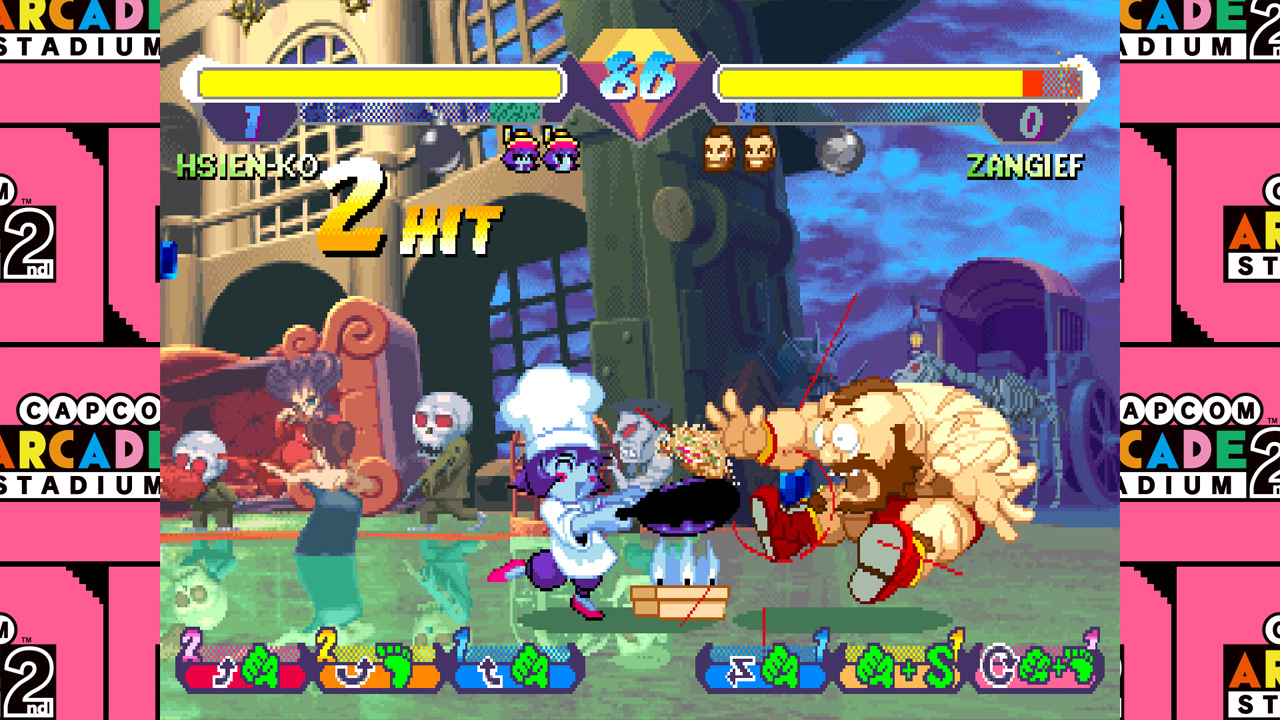This screenshot has width=1280, height=720.
Task: Click the second Zangief head token
Action: (x=759, y=150)
